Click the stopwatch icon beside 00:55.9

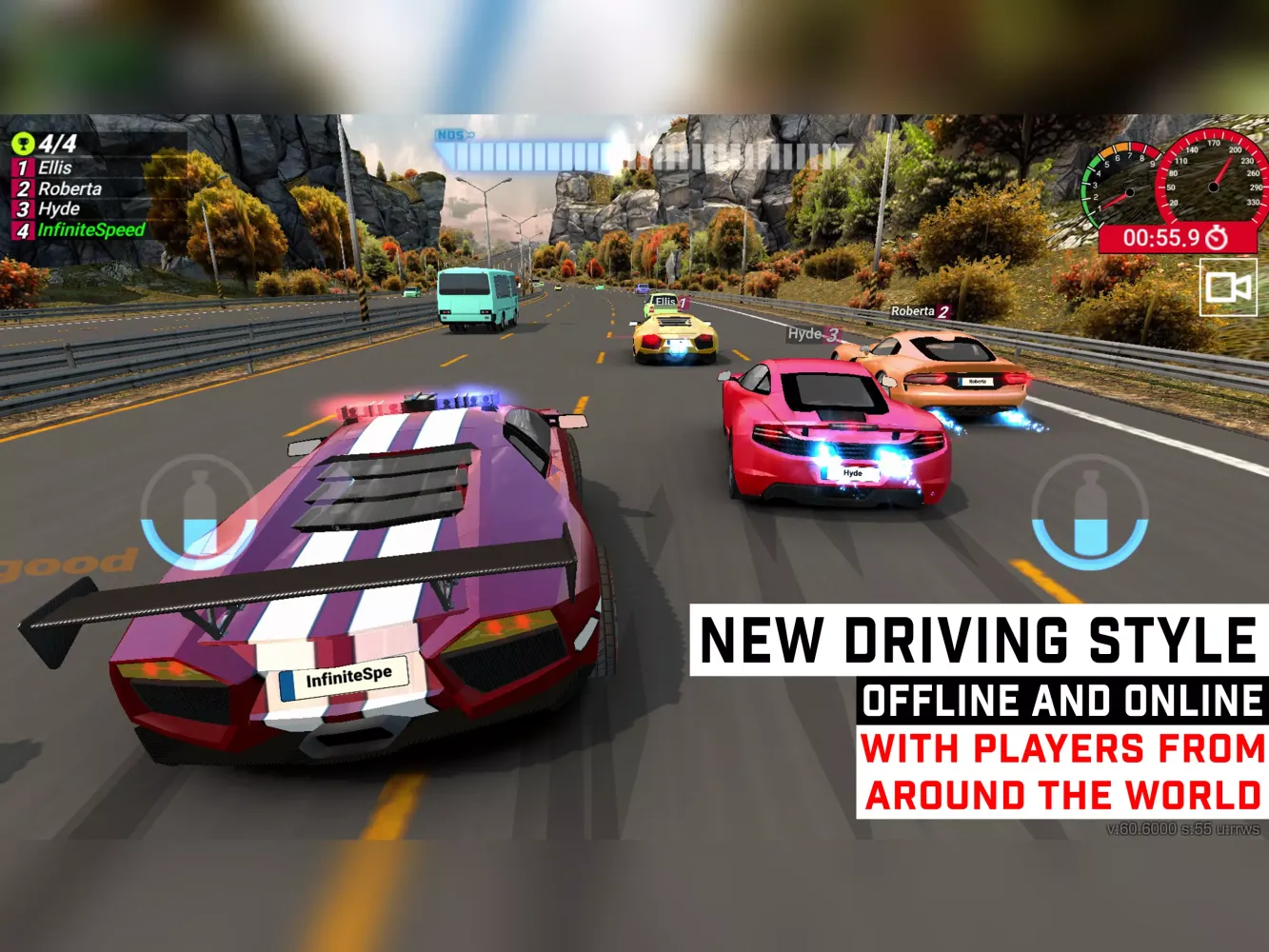[x=1215, y=236]
